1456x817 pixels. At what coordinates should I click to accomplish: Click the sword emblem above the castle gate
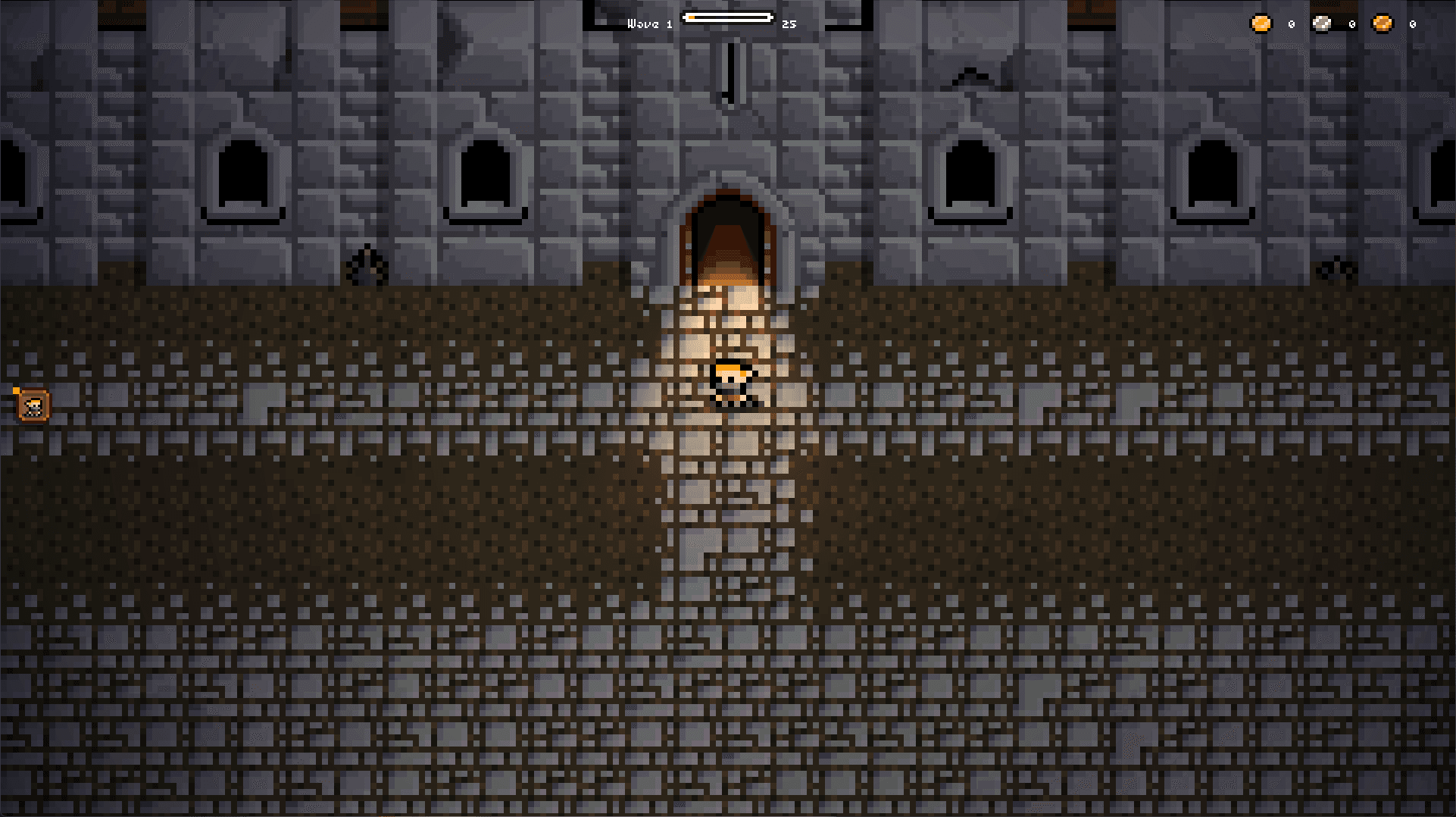pos(728,68)
